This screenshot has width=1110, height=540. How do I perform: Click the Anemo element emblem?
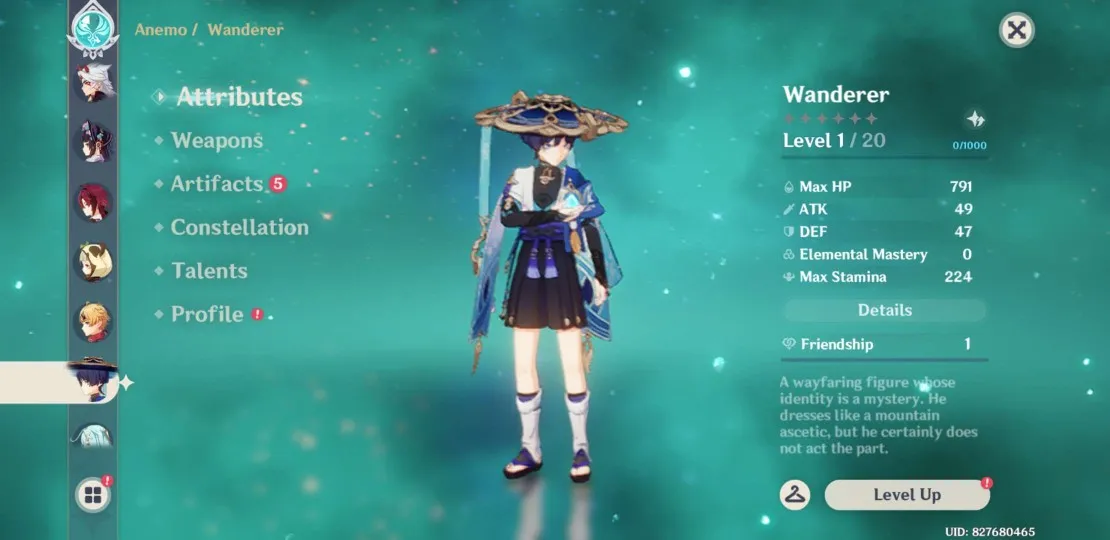click(94, 26)
